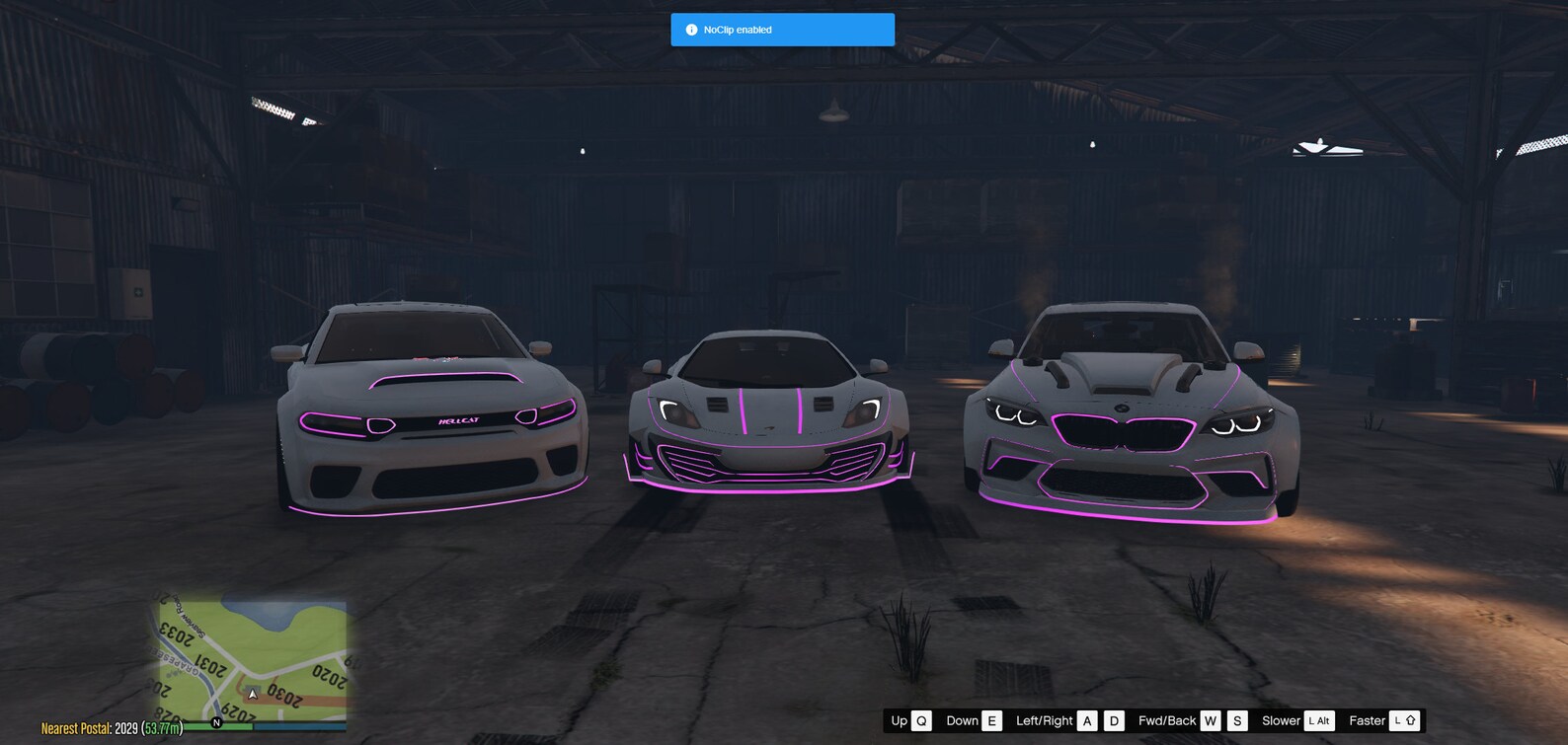1568x745 pixels.
Task: Click the Q key icon for Up
Action: click(x=920, y=720)
